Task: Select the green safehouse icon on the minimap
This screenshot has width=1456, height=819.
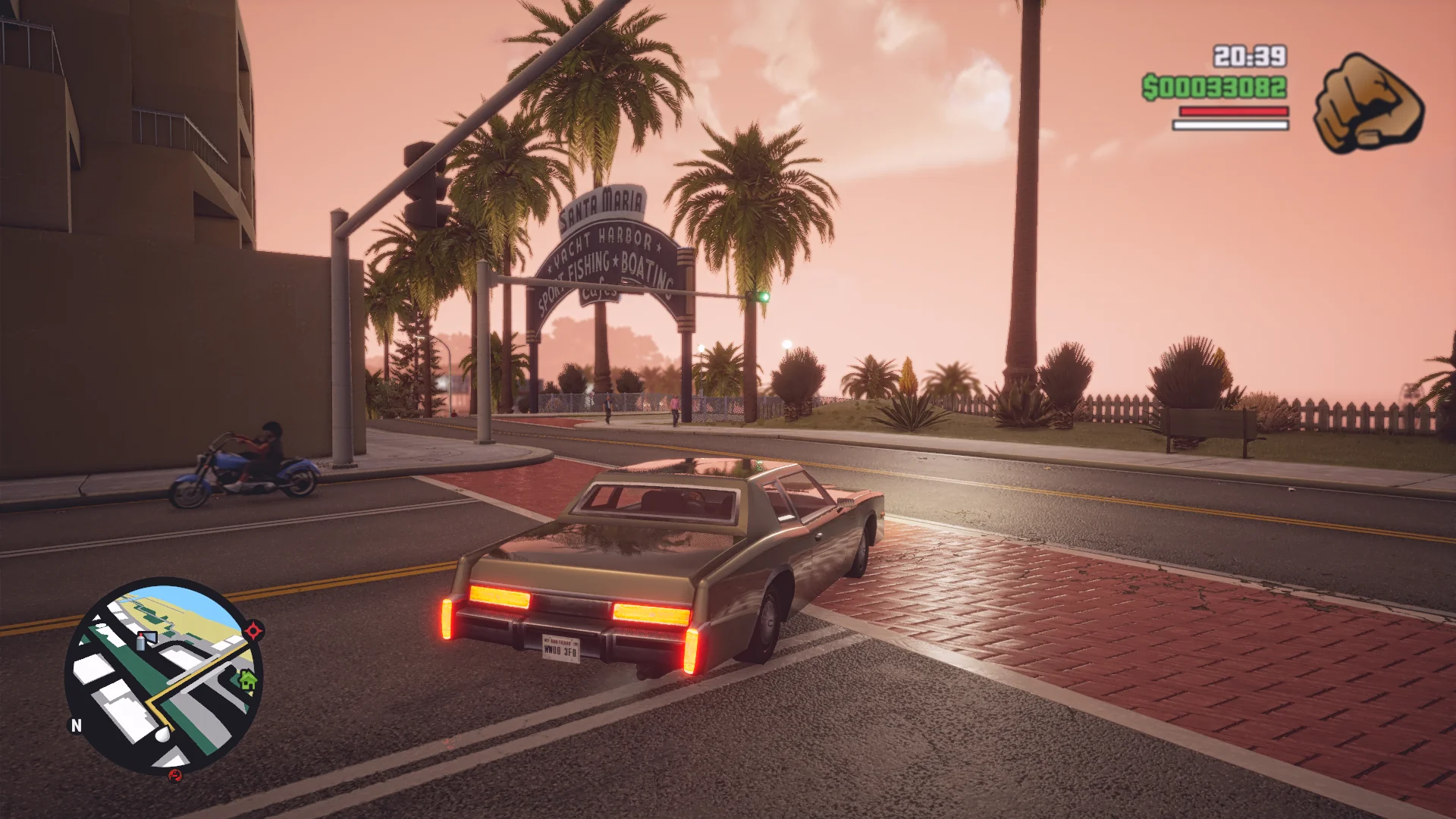Action: 249,679
